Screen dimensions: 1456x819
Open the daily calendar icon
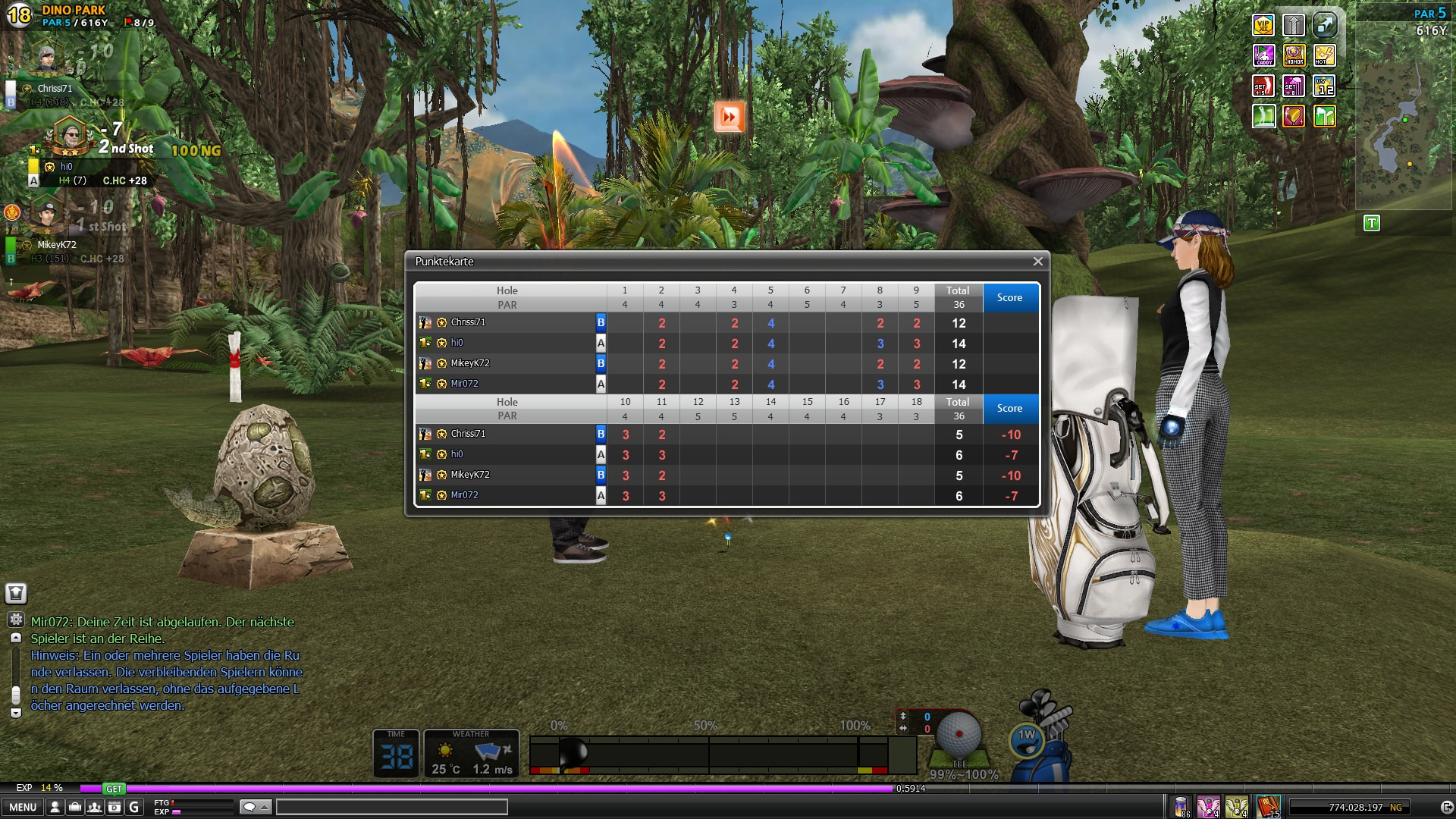click(114, 808)
